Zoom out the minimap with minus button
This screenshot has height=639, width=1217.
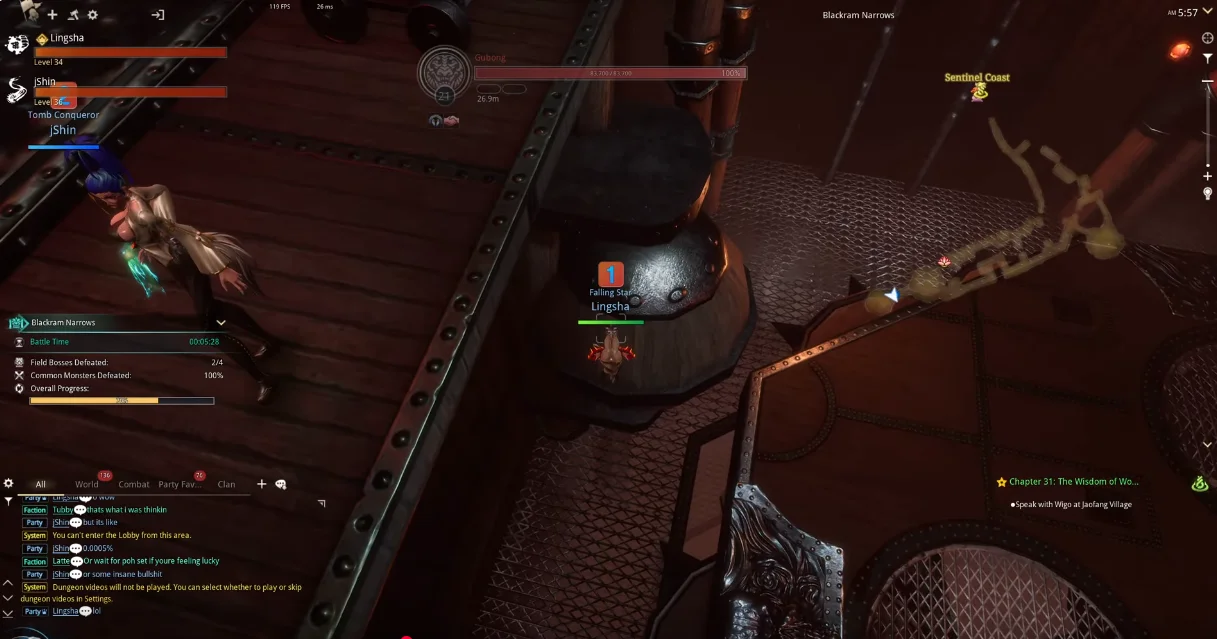point(1208,80)
